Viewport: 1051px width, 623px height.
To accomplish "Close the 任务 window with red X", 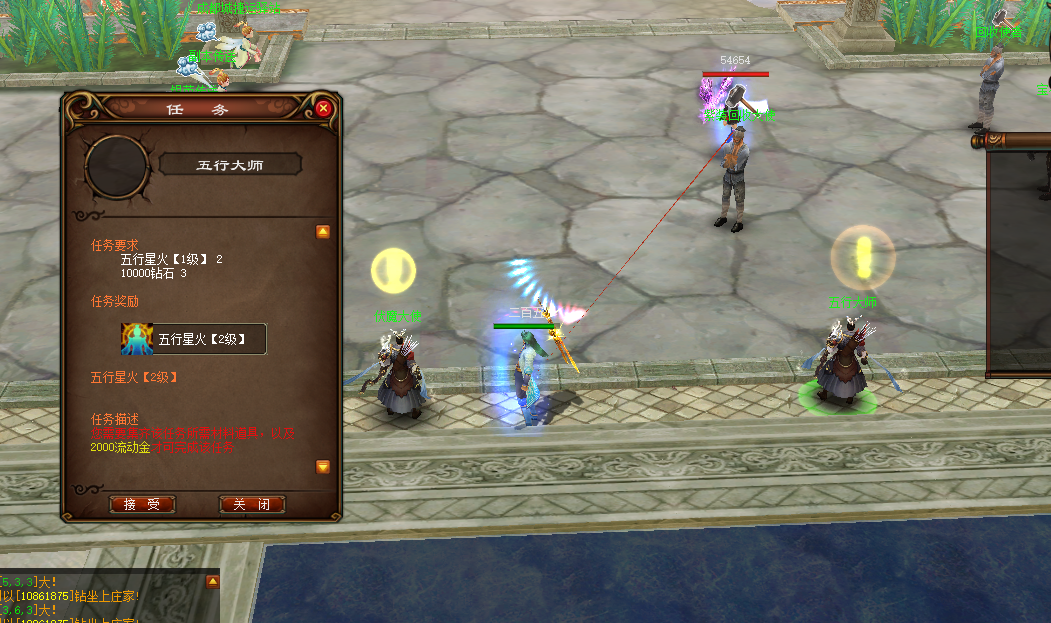I will click(323, 108).
